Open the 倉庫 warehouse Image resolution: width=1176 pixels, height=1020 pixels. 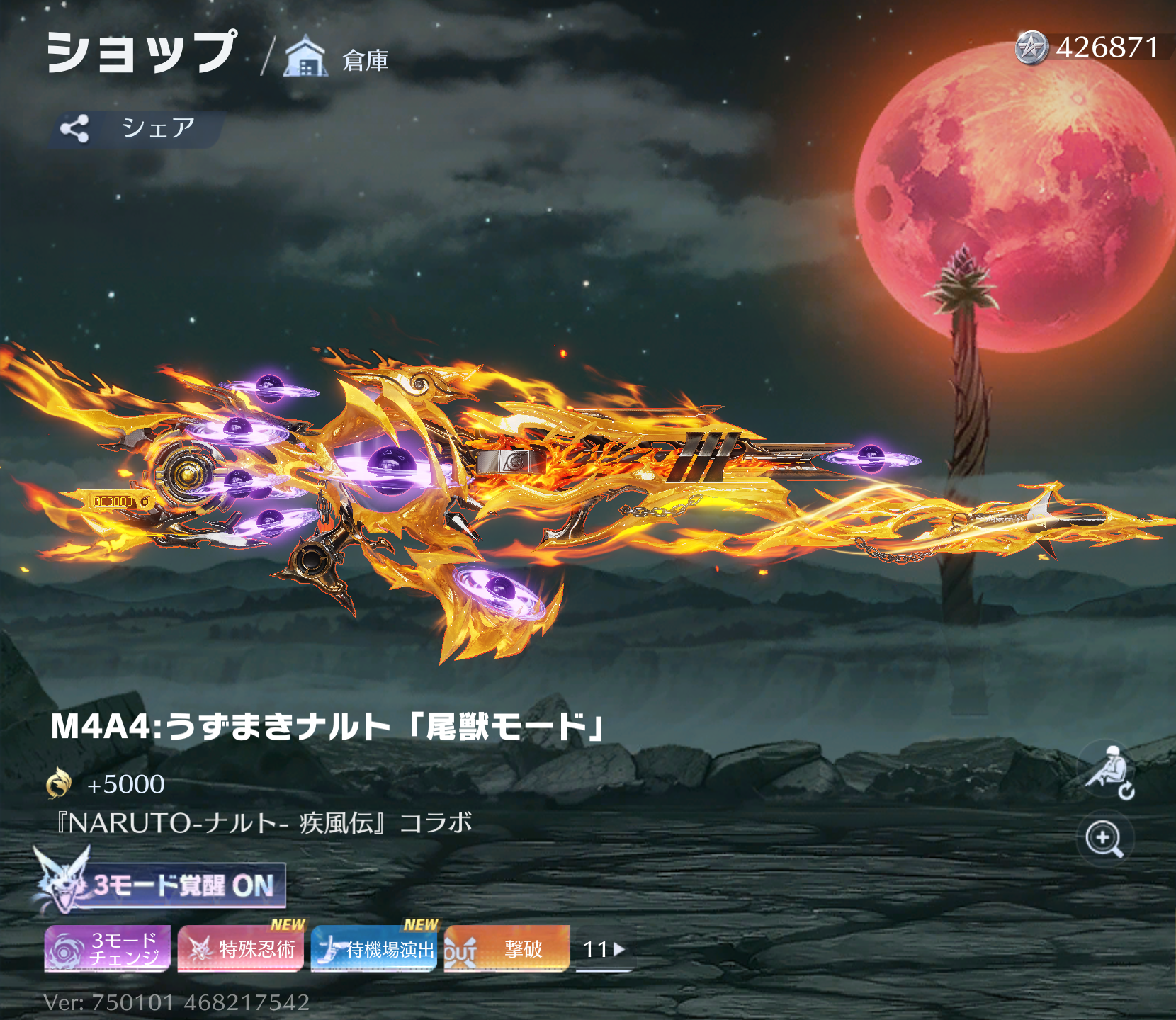(x=337, y=58)
